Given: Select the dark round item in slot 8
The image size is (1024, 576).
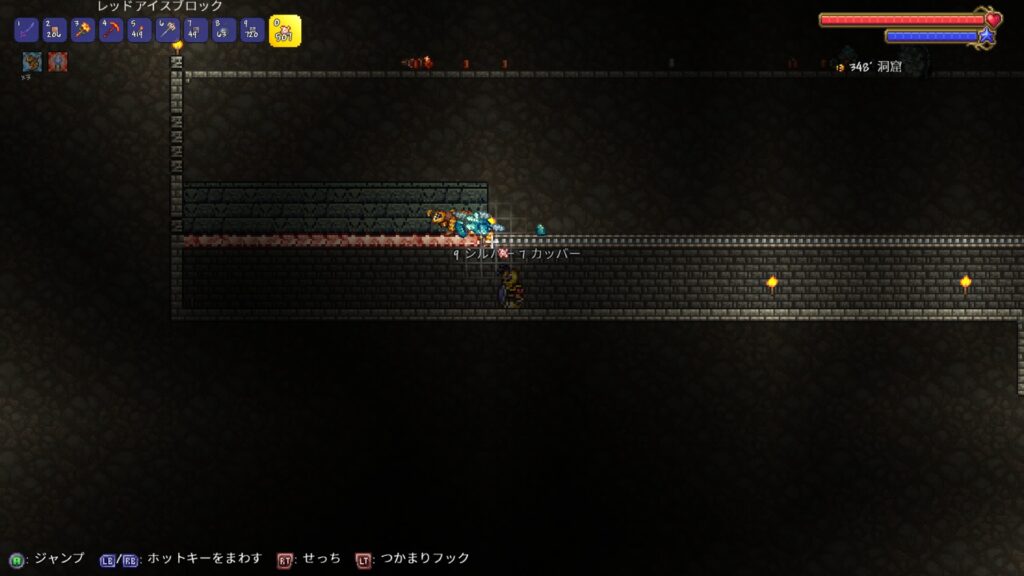Looking at the screenshot, I should [224, 30].
